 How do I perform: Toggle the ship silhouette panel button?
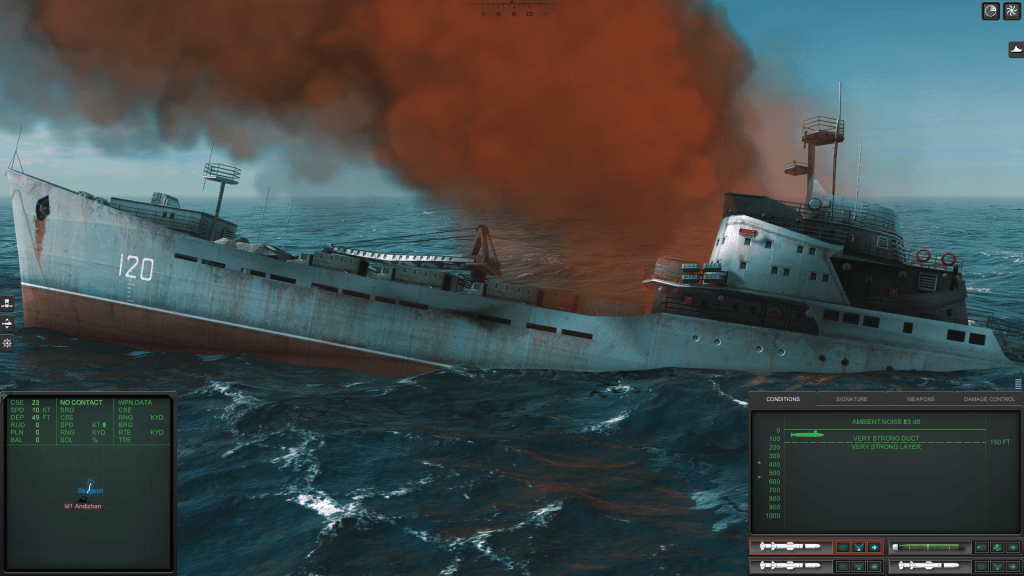click(1015, 49)
